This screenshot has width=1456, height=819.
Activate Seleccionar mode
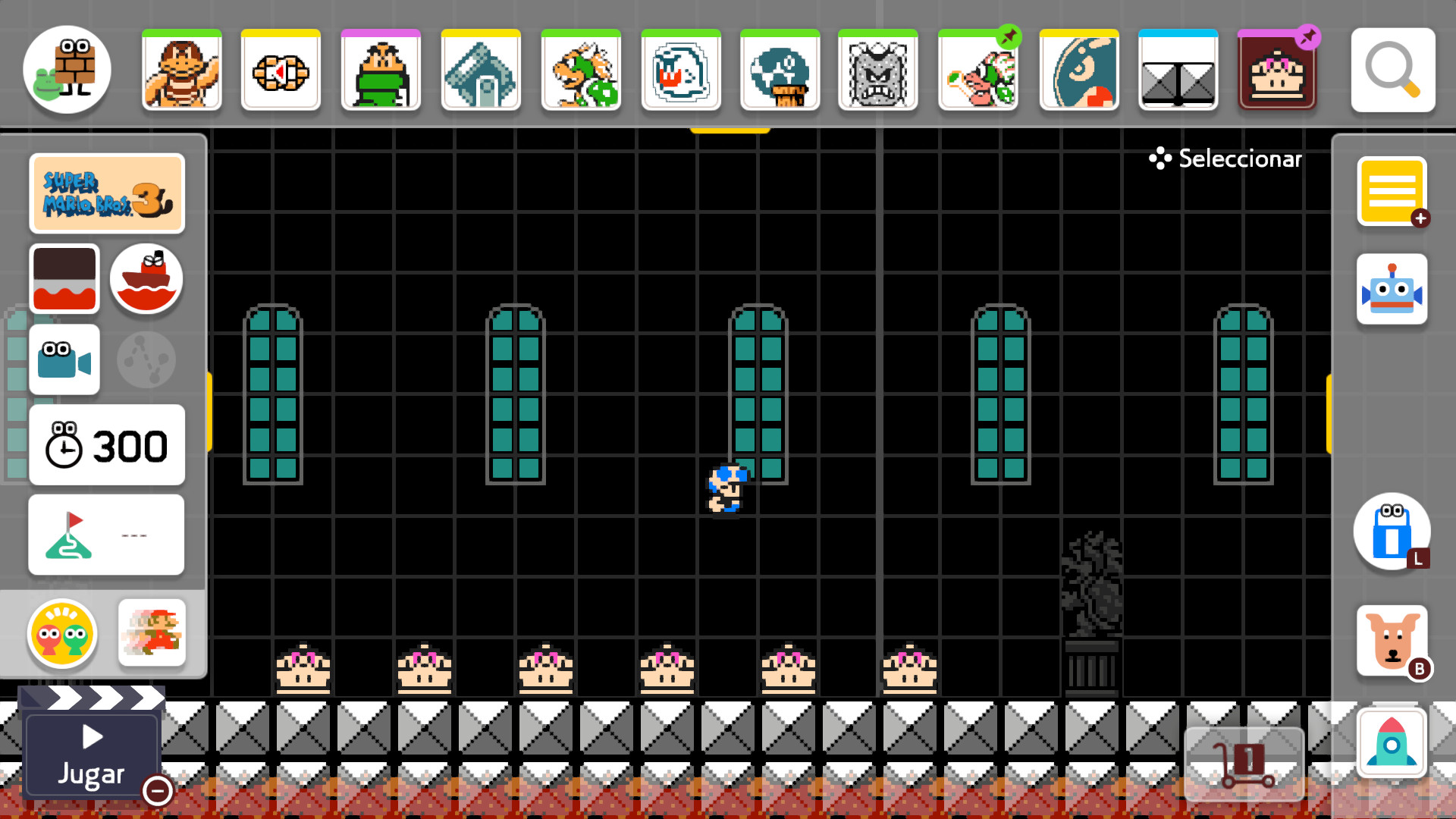click(x=1224, y=158)
